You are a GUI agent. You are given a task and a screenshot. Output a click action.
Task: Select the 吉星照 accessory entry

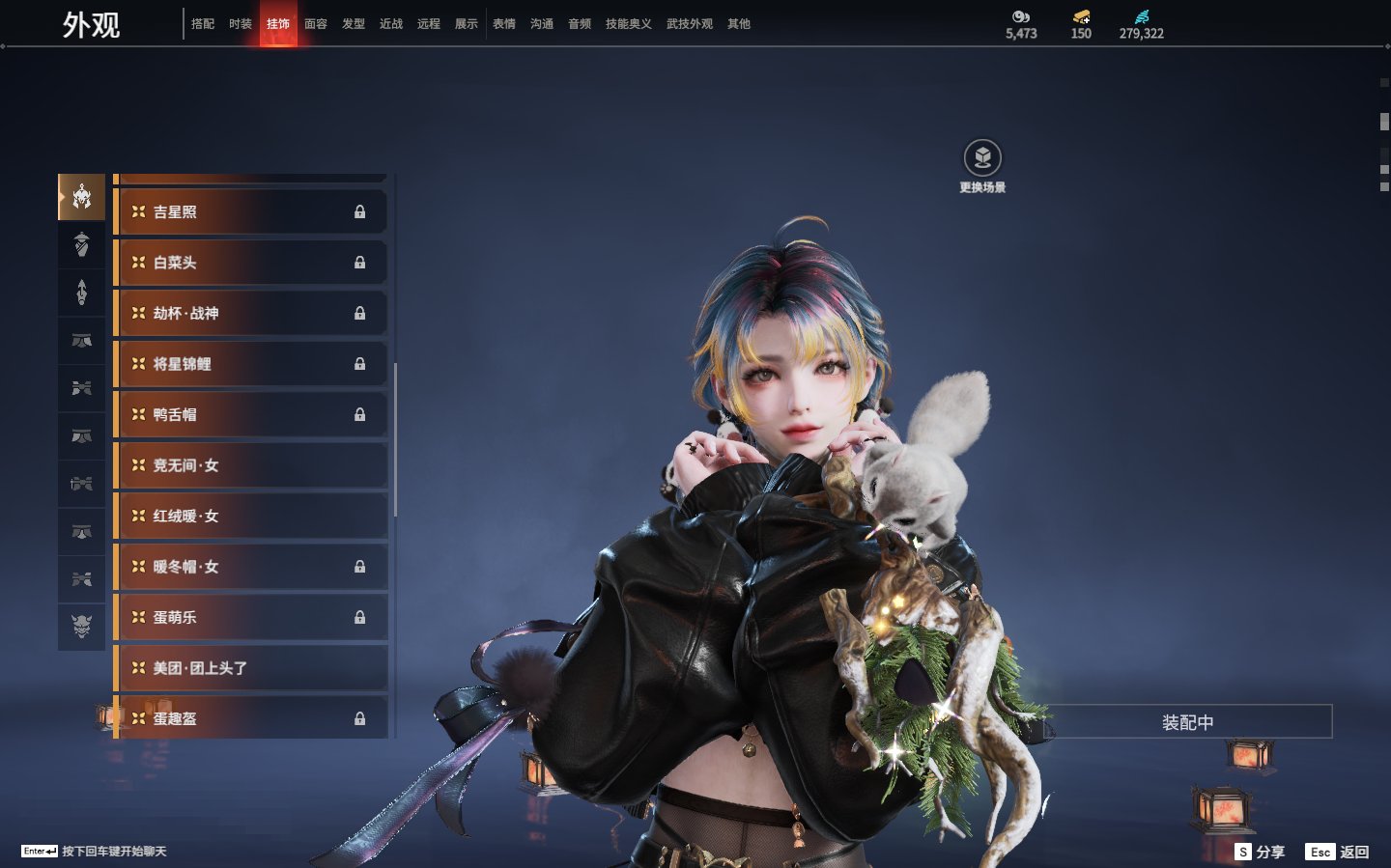tap(251, 211)
